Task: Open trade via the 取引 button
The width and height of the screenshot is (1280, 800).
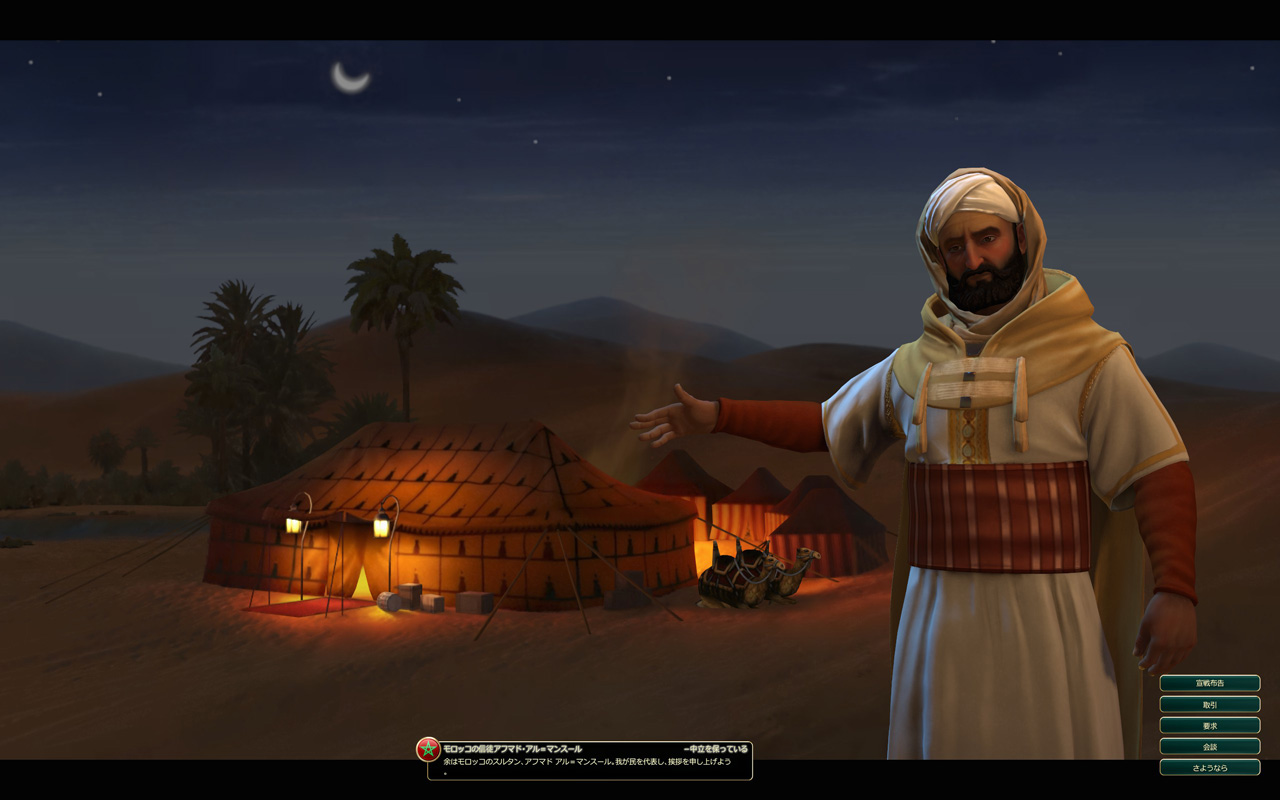Action: tap(1209, 704)
